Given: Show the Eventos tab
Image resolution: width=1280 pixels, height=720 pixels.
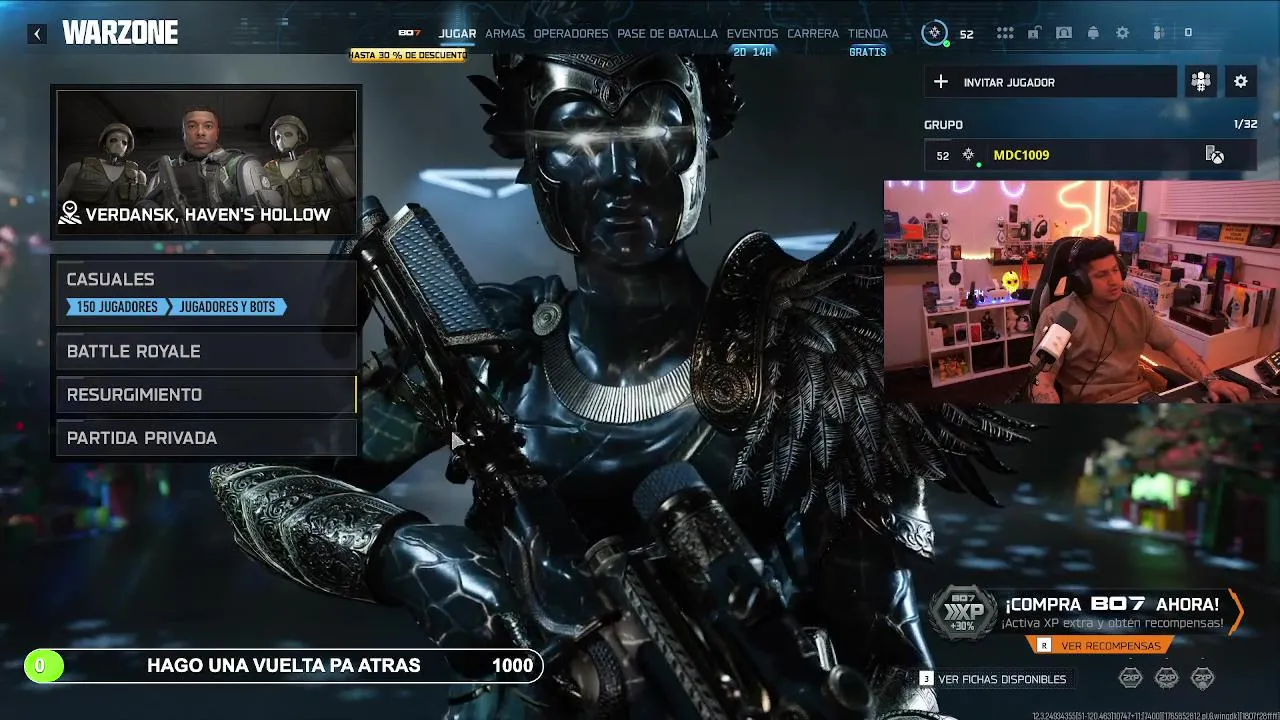Looking at the screenshot, I should click(x=752, y=34).
